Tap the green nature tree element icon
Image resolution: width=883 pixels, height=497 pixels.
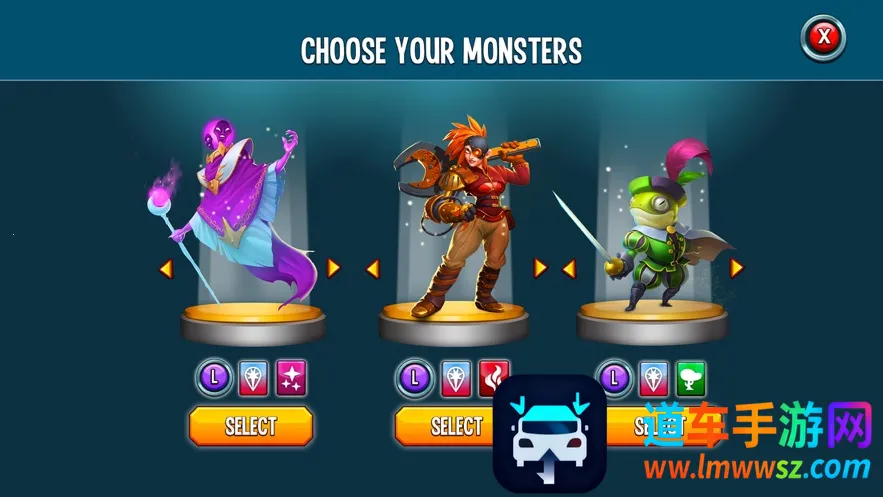(x=691, y=377)
